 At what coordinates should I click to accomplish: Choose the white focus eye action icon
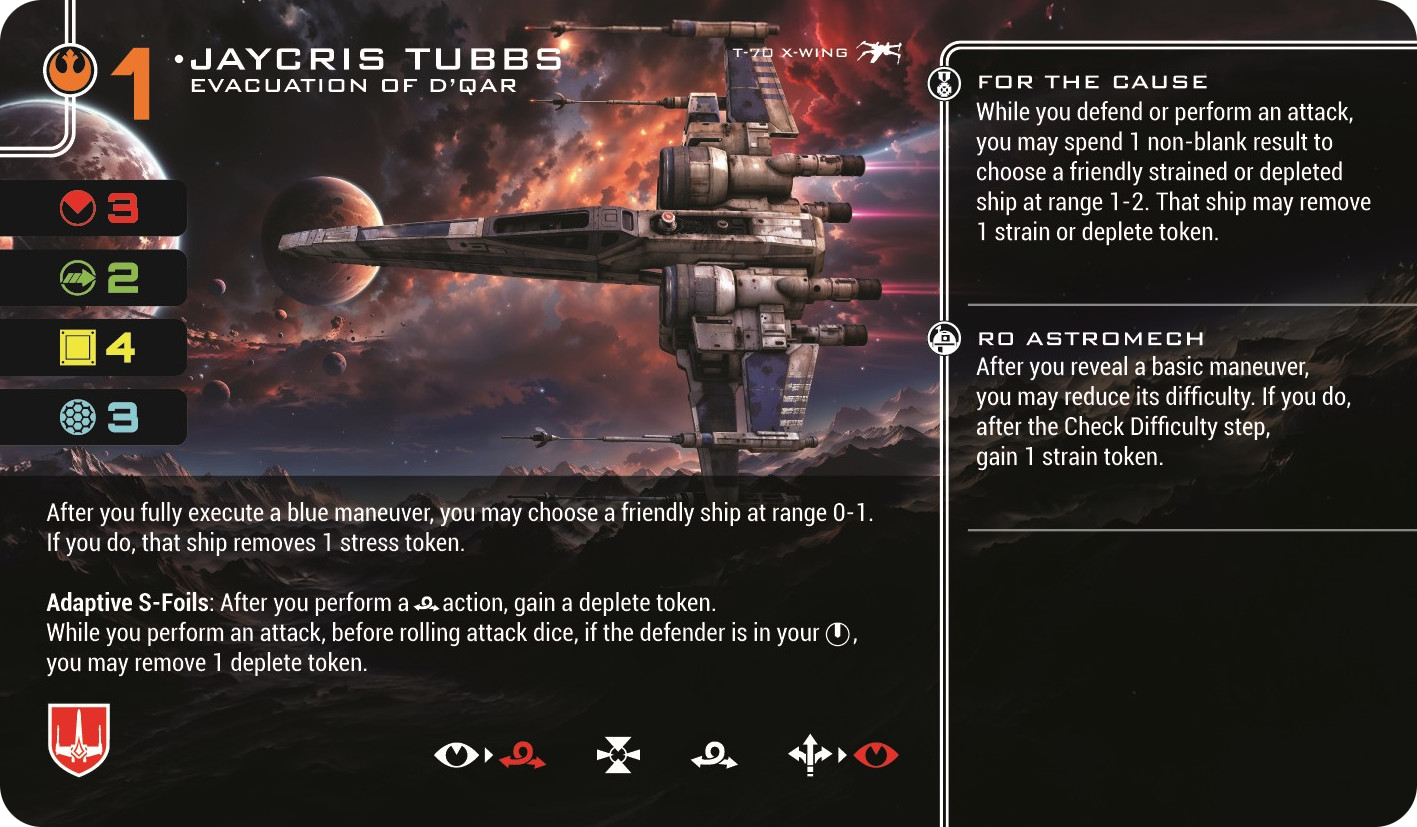pos(456,755)
